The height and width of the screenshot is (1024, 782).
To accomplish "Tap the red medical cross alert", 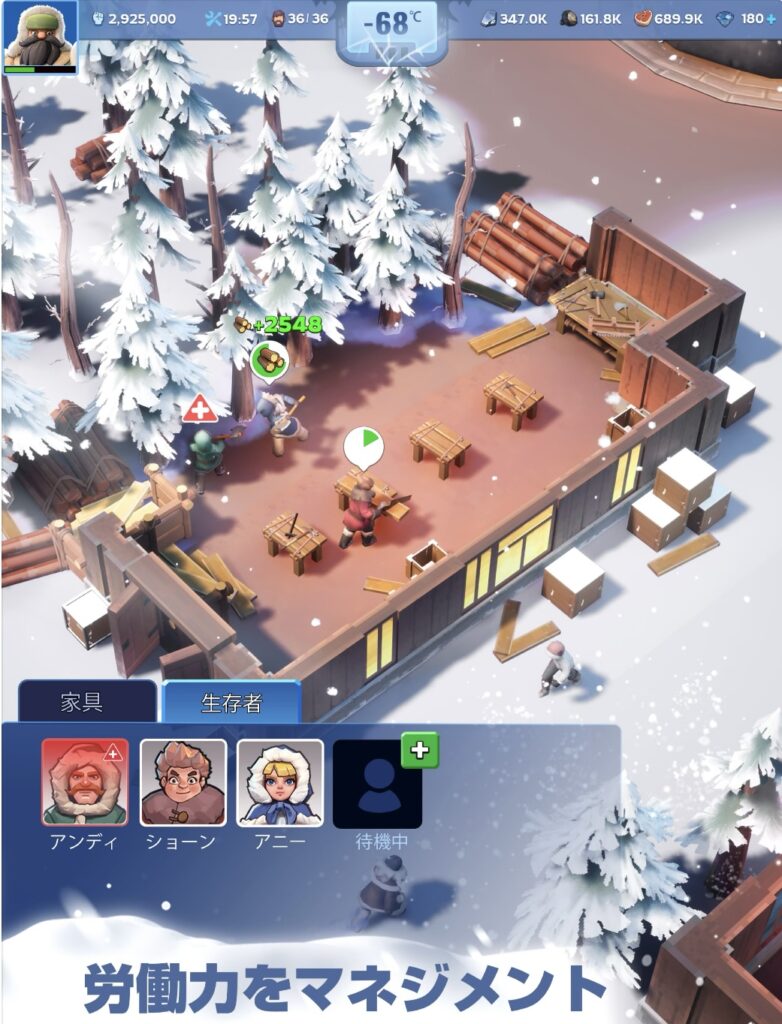I will 201,408.
